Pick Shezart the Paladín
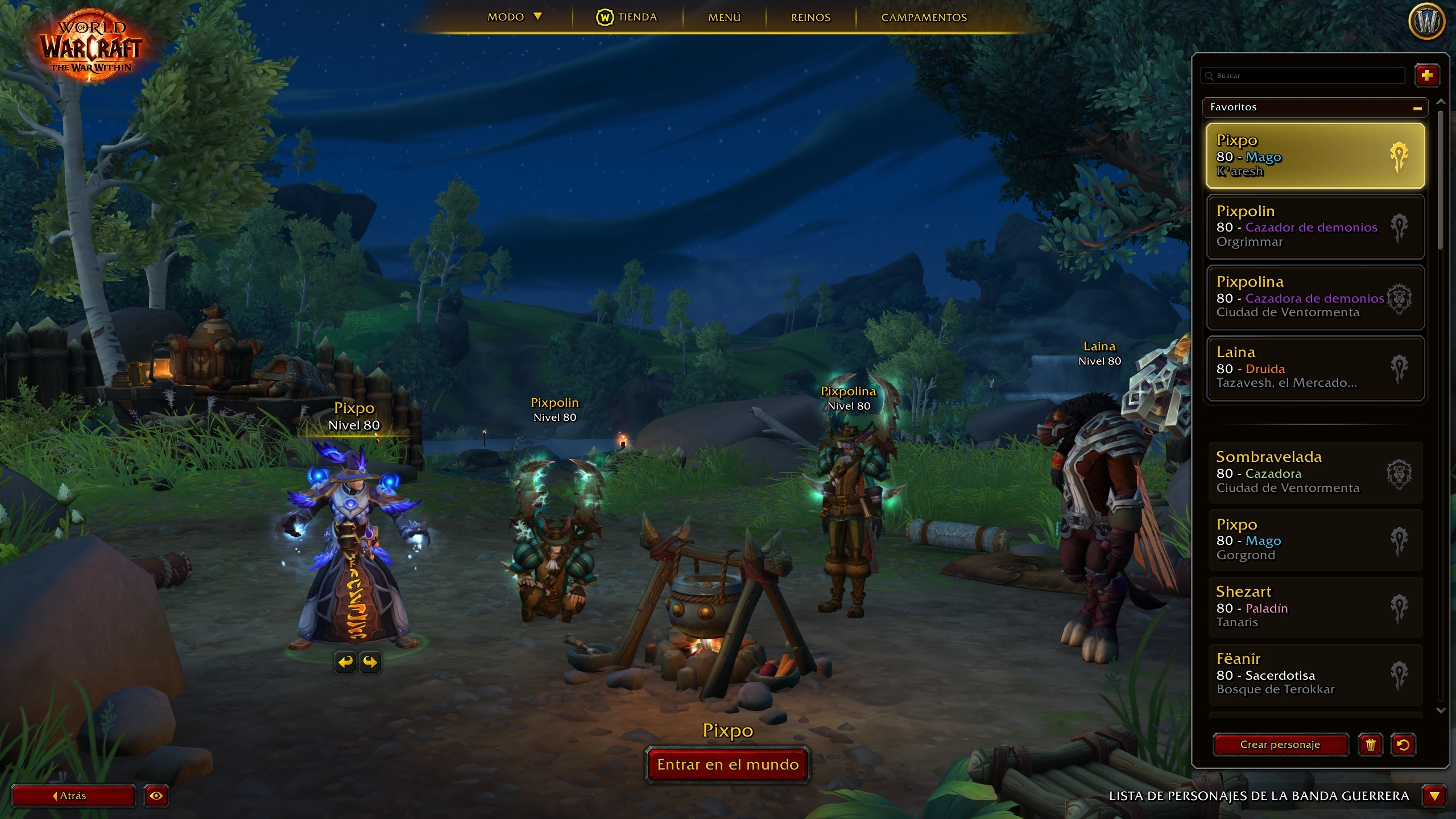This screenshot has width=1456, height=819. [x=1314, y=607]
